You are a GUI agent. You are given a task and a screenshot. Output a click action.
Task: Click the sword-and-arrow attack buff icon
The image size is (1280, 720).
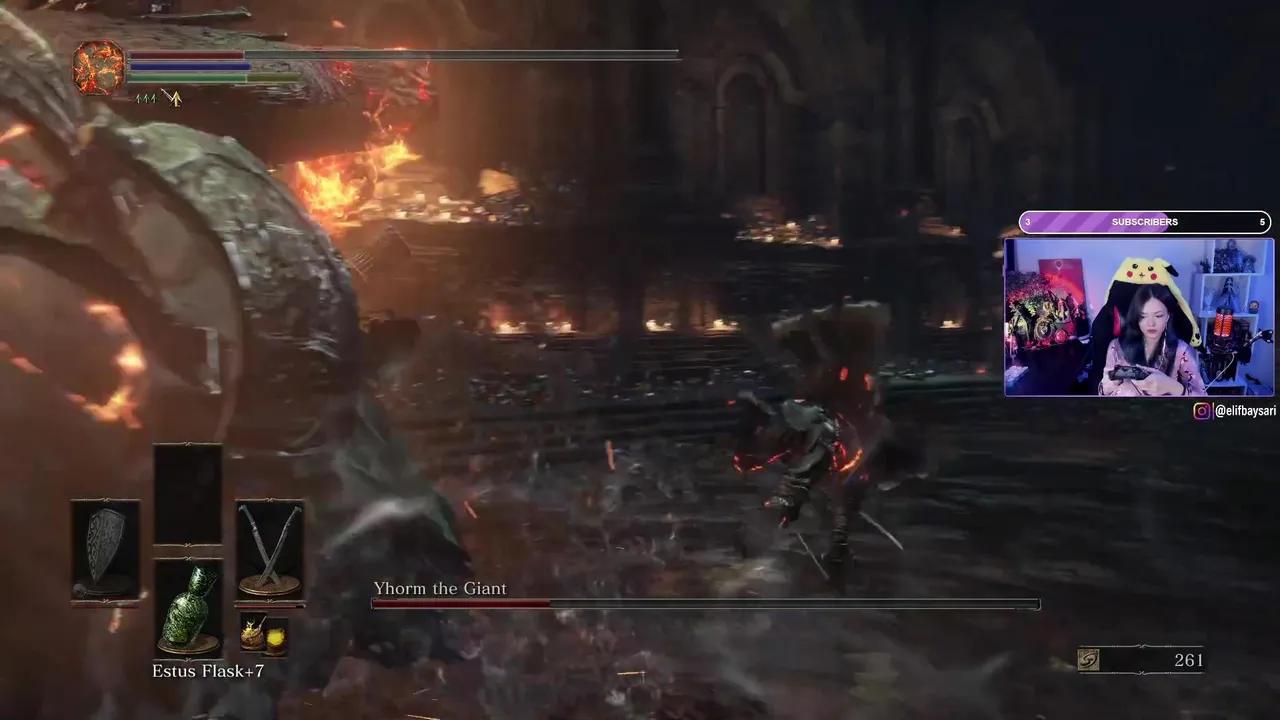click(x=172, y=98)
